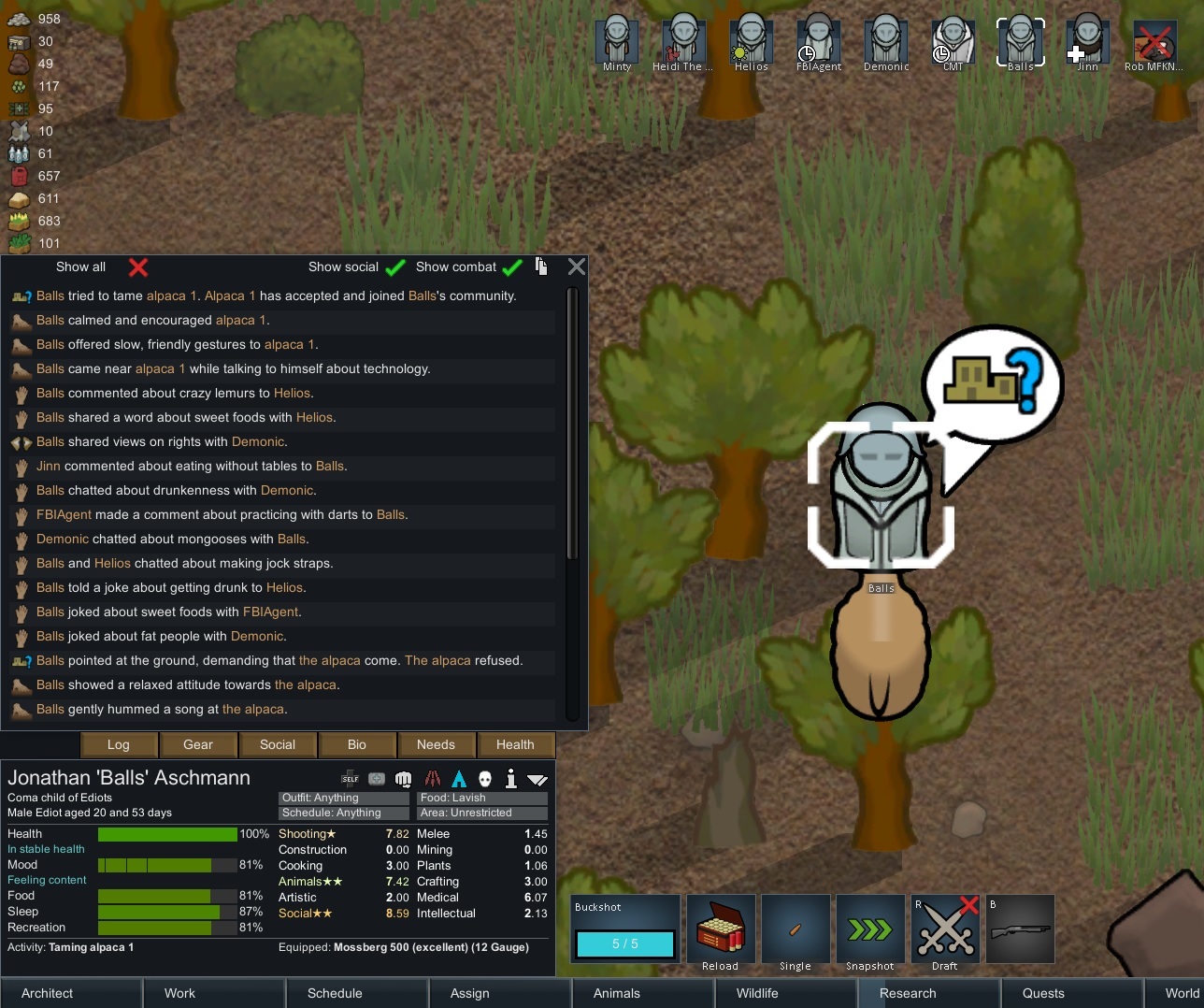The image size is (1204, 1008).
Task: Toggle the Show all option
Action: [x=137, y=267]
